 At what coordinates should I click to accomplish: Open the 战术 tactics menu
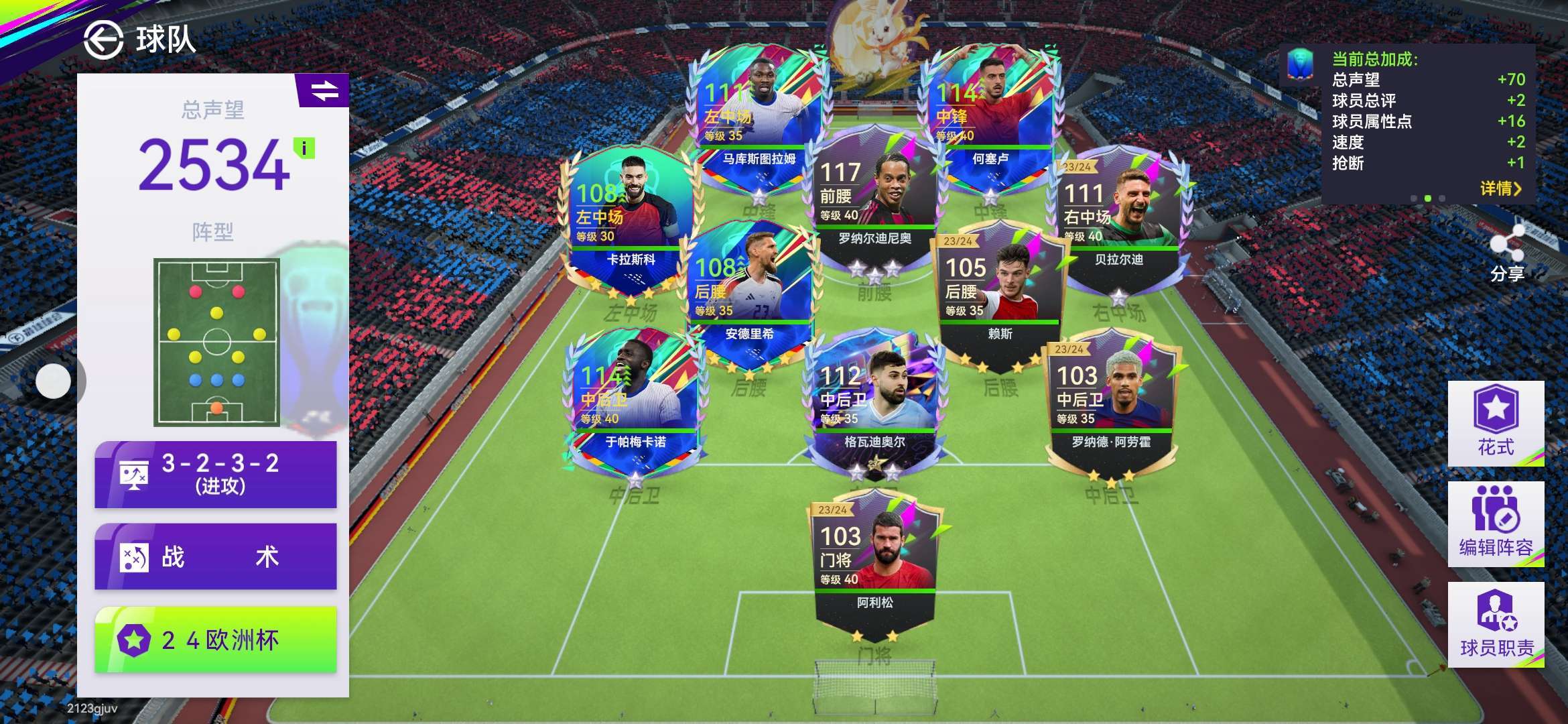[216, 556]
